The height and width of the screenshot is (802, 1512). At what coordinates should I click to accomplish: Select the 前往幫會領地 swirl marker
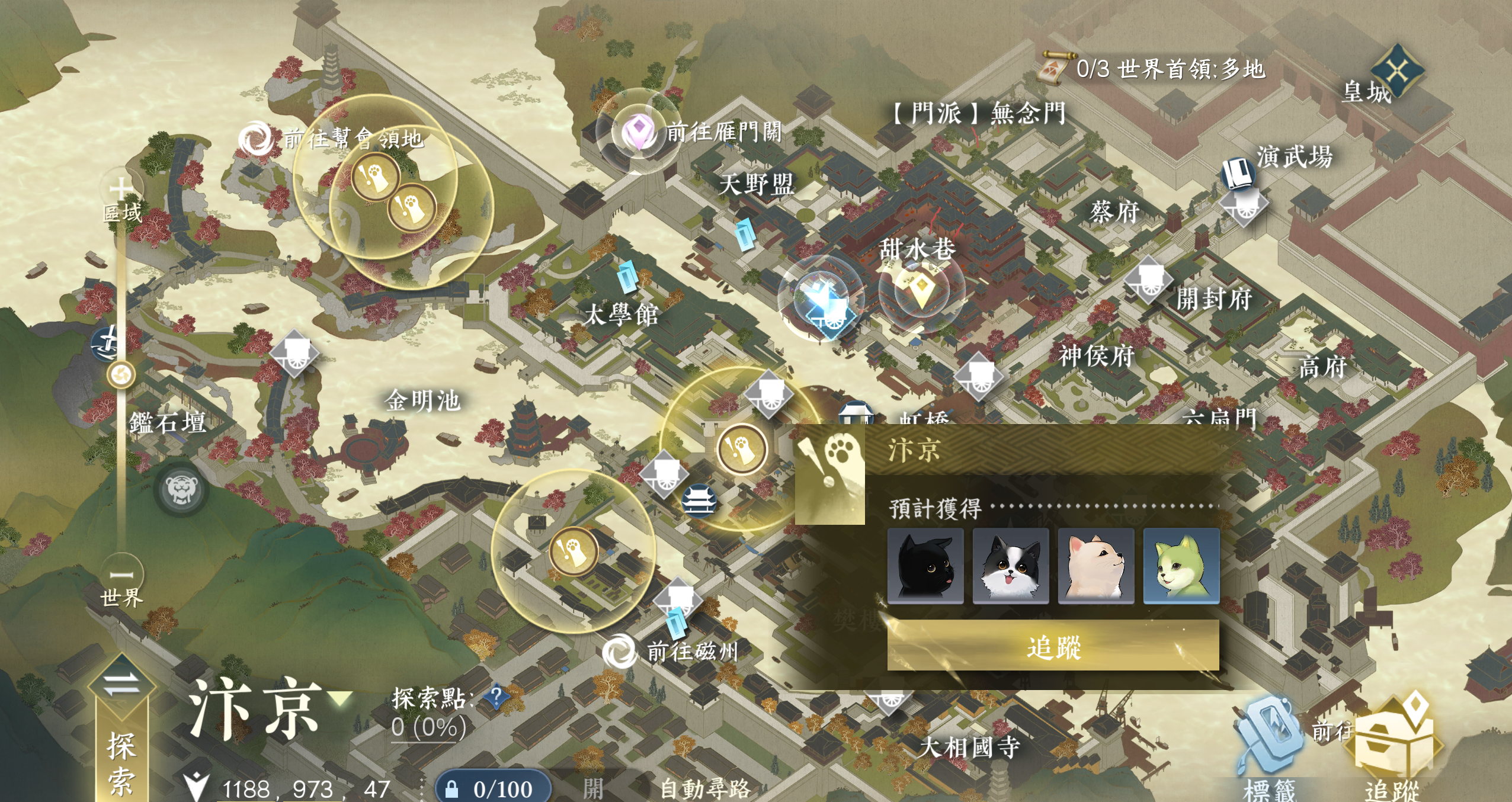pos(255,139)
